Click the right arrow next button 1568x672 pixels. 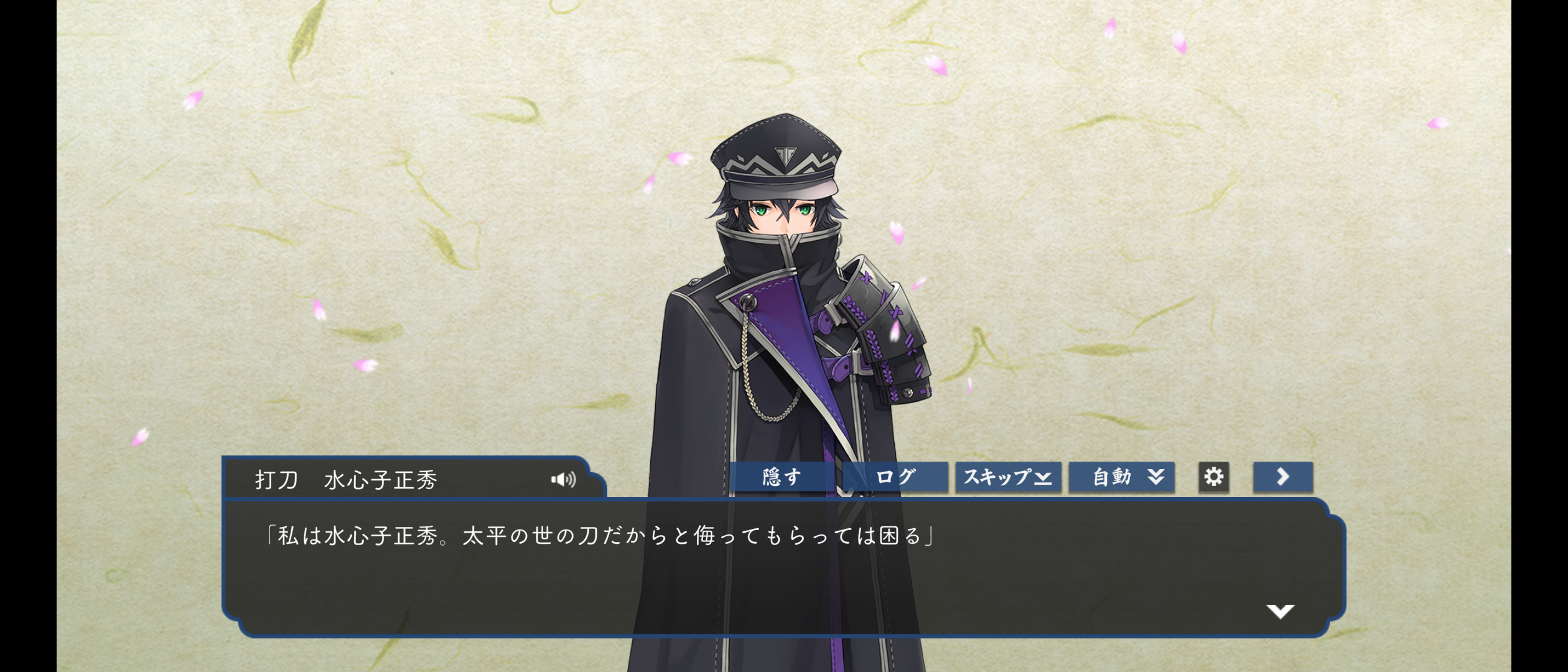pos(1282,477)
